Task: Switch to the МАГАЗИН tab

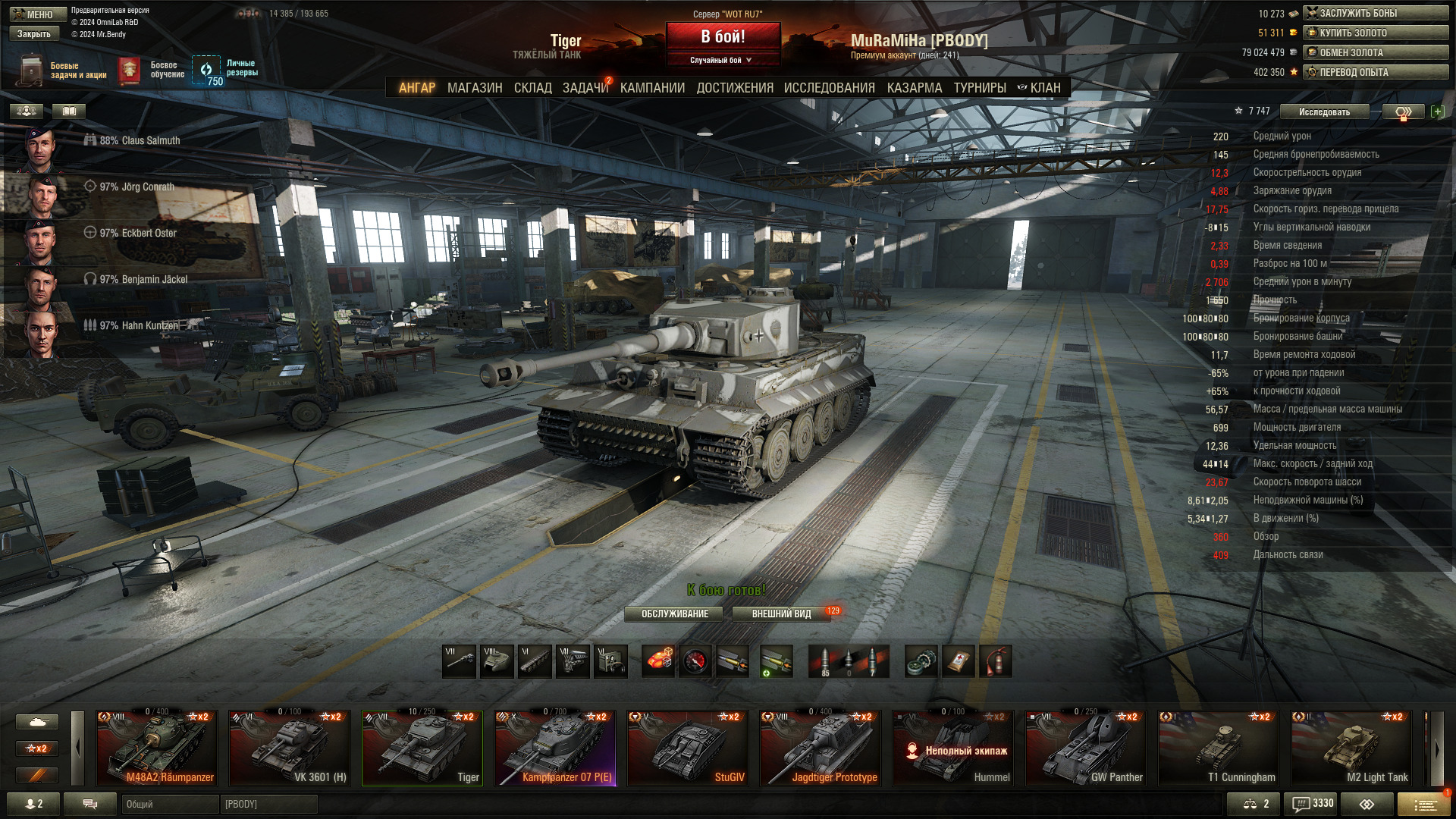Action: (475, 88)
